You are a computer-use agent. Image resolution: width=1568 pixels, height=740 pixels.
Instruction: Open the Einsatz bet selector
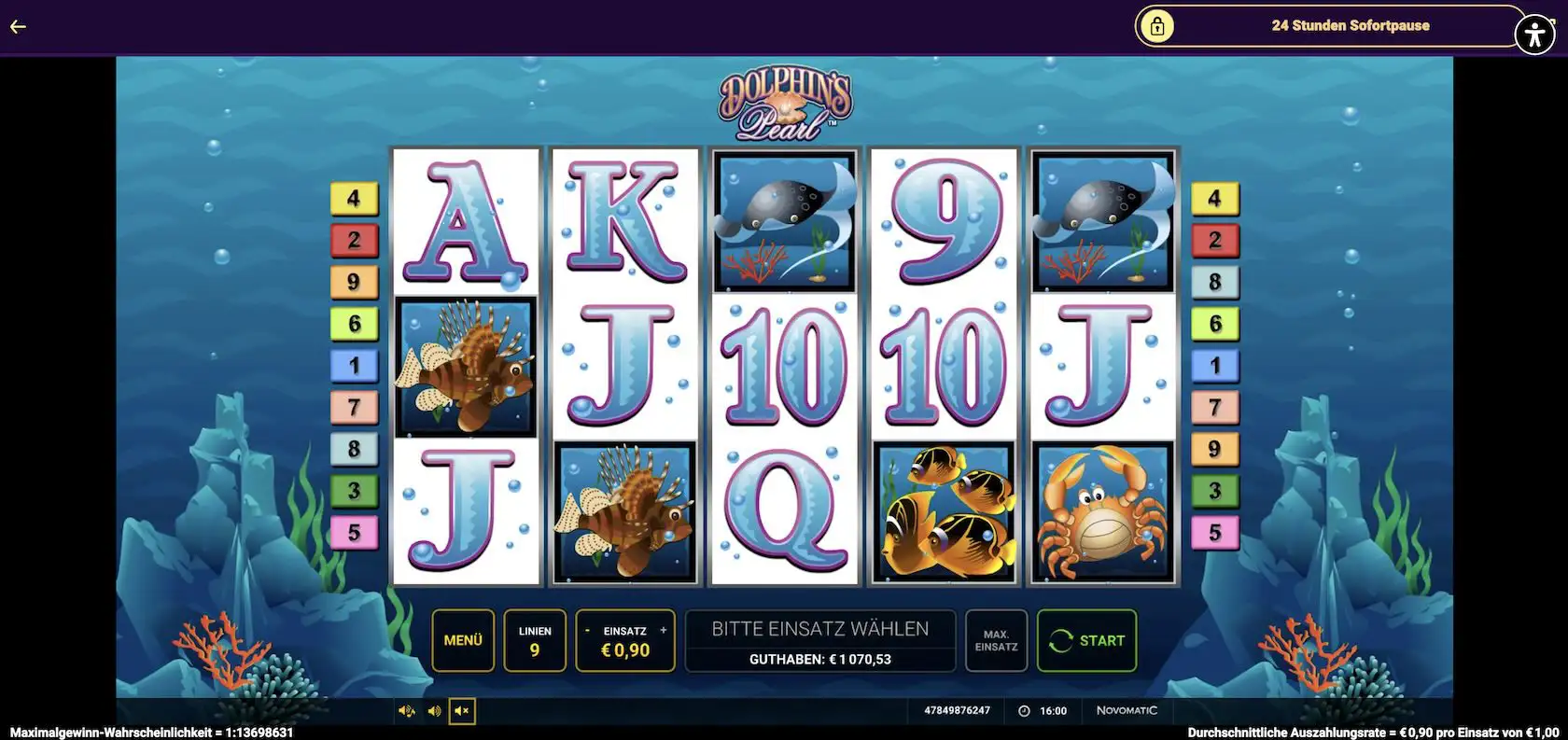624,640
